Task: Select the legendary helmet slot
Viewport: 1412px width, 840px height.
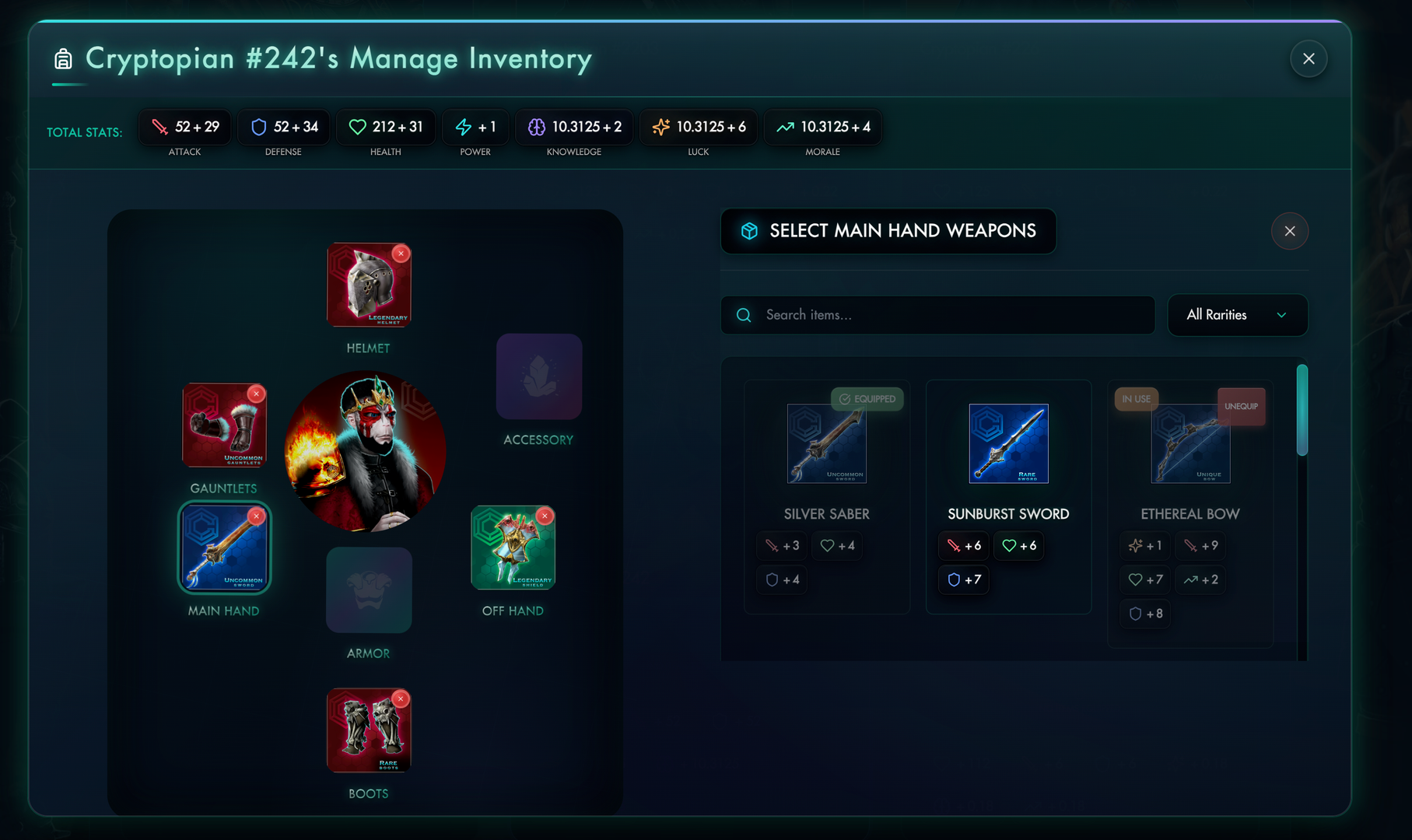Action: (x=368, y=285)
